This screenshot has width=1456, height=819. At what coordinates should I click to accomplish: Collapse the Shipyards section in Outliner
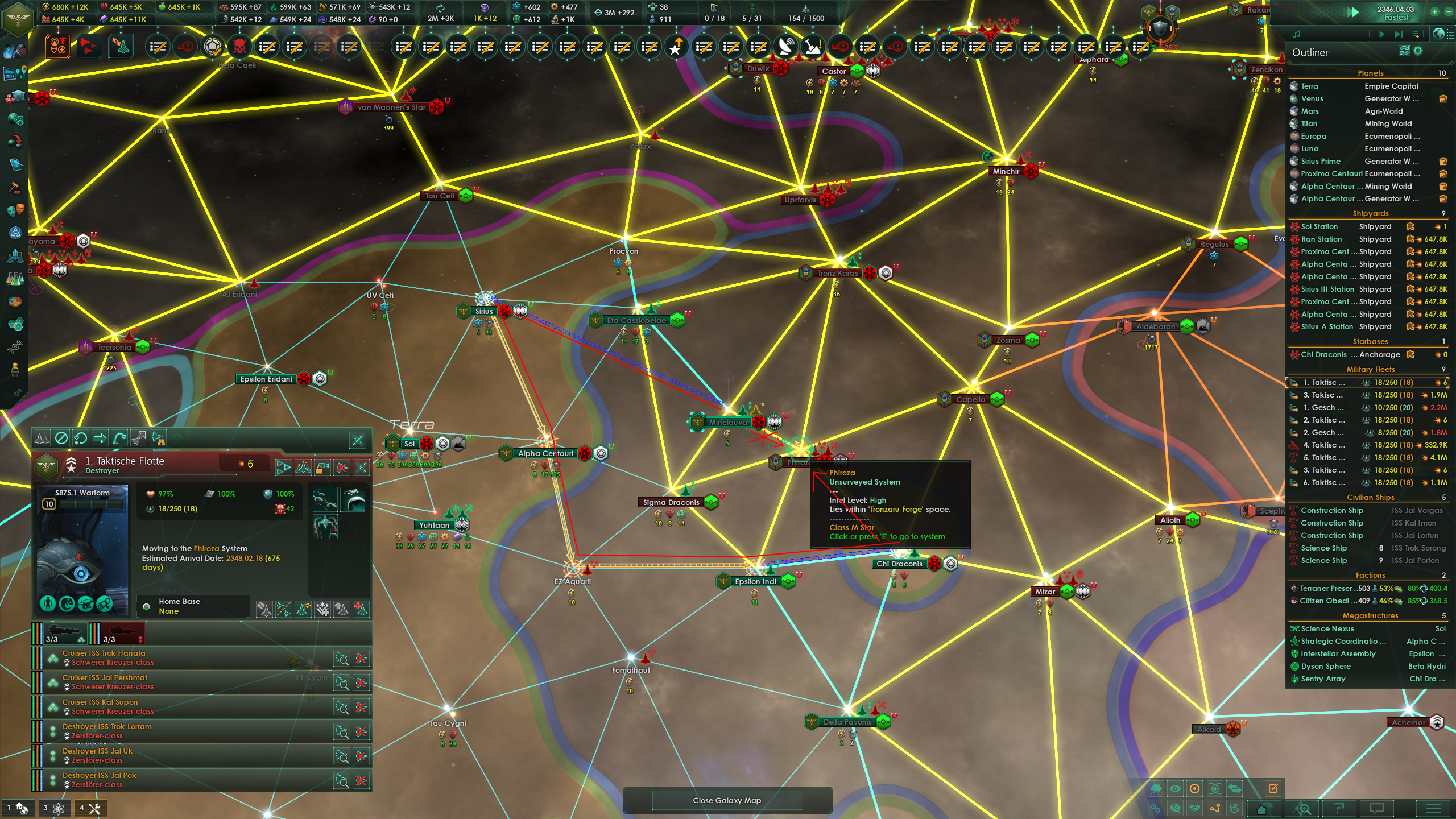[1370, 213]
